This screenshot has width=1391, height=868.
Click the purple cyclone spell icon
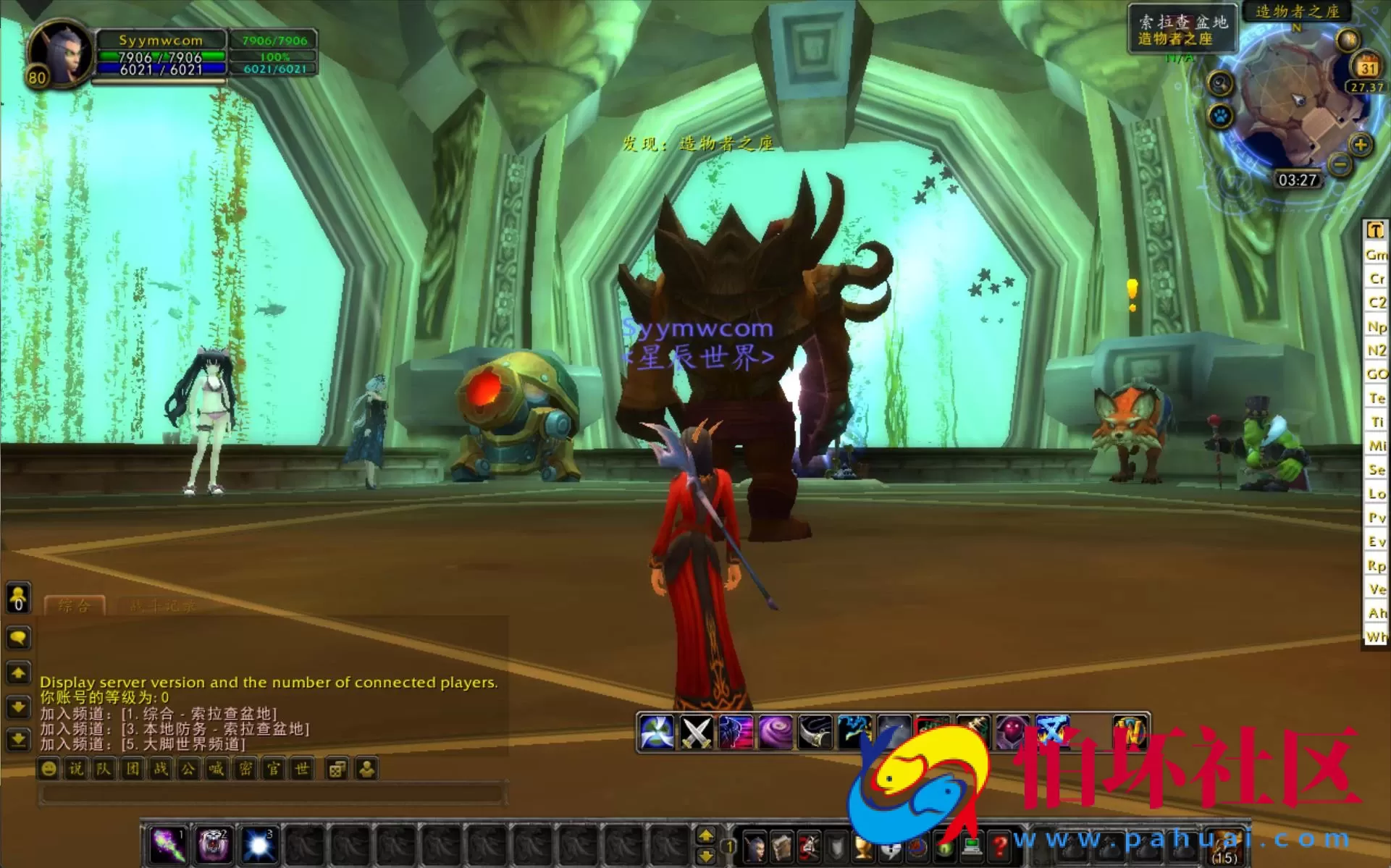[774, 730]
